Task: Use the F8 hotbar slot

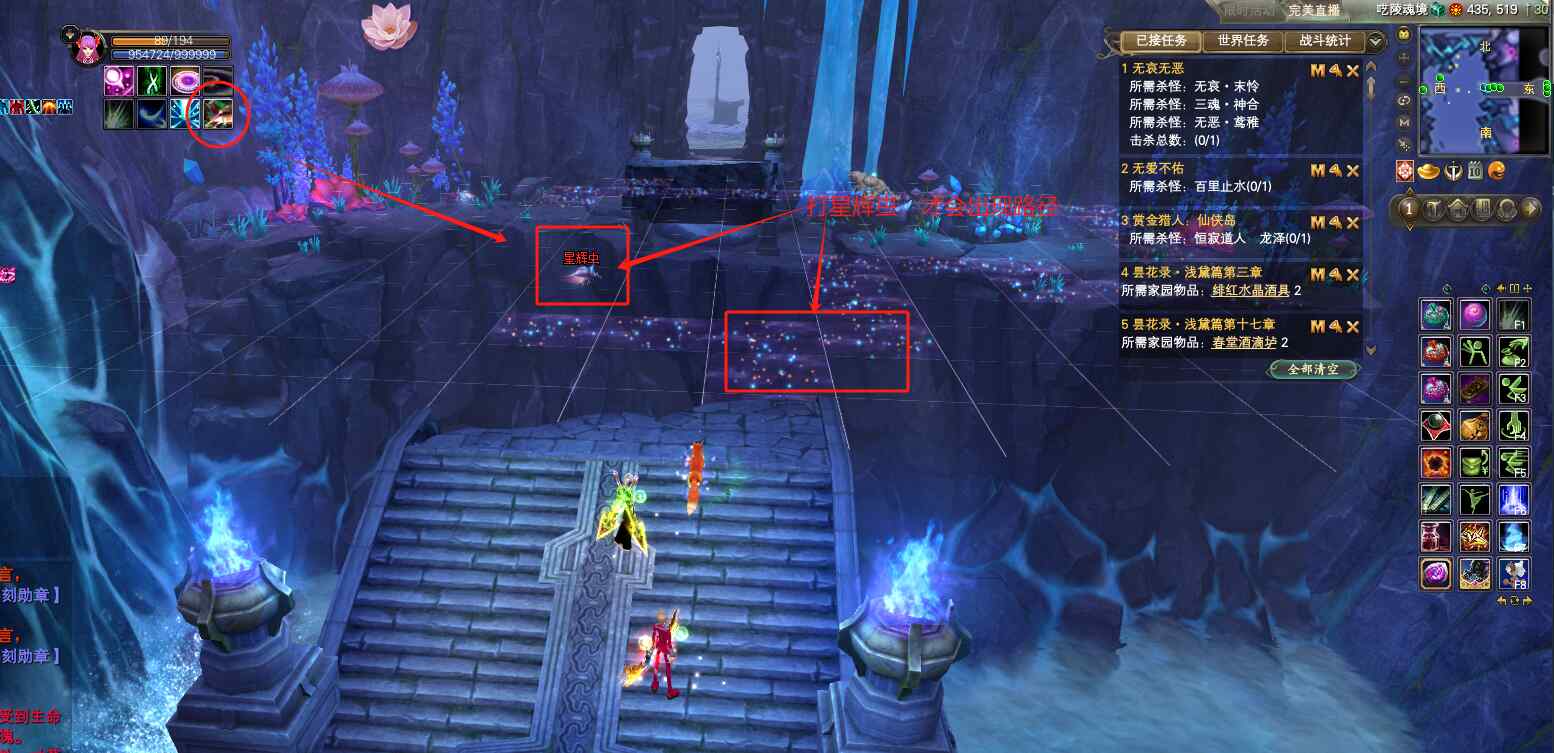Action: point(1512,574)
